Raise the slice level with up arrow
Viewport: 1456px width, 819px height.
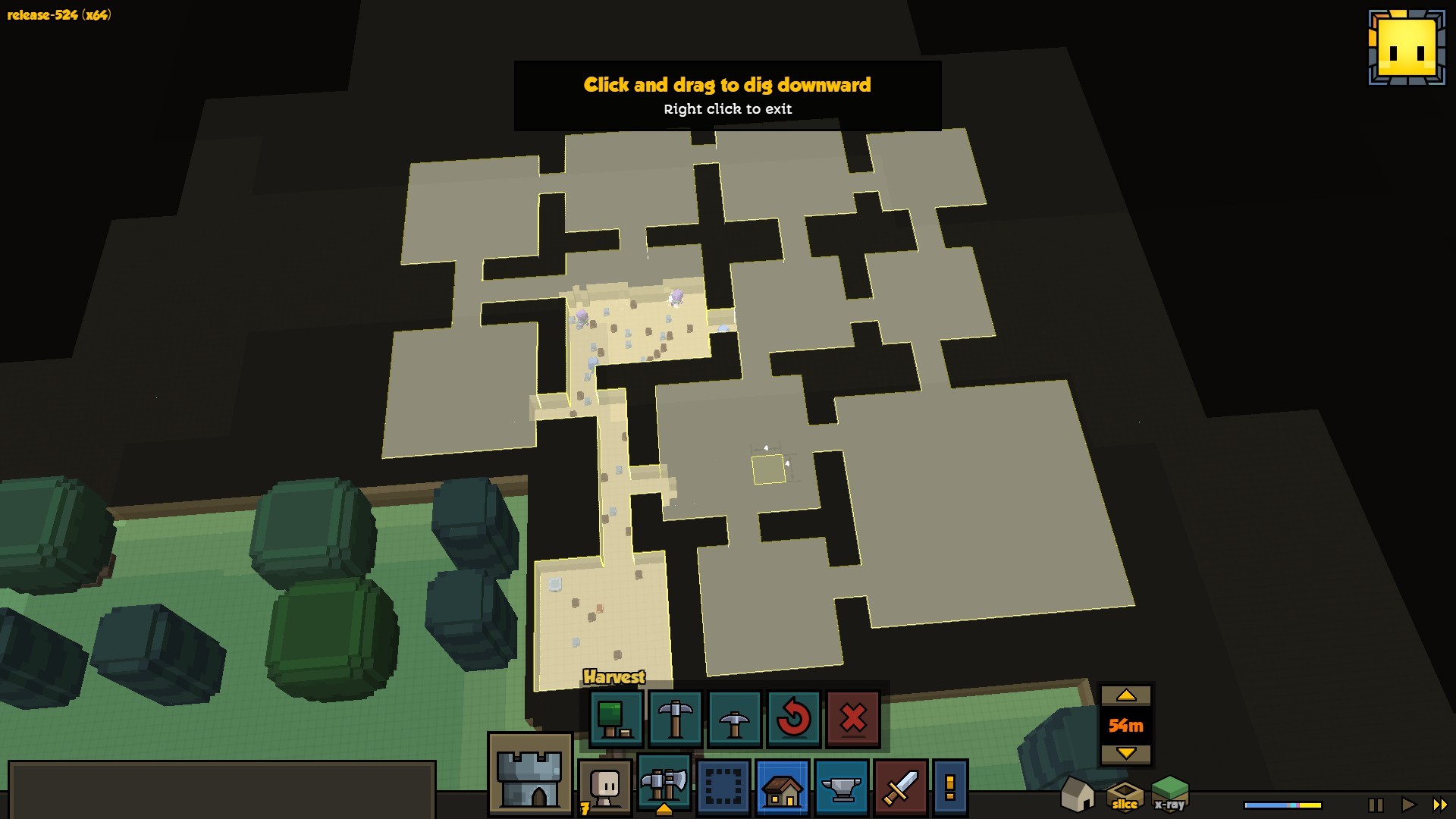coord(1126,695)
